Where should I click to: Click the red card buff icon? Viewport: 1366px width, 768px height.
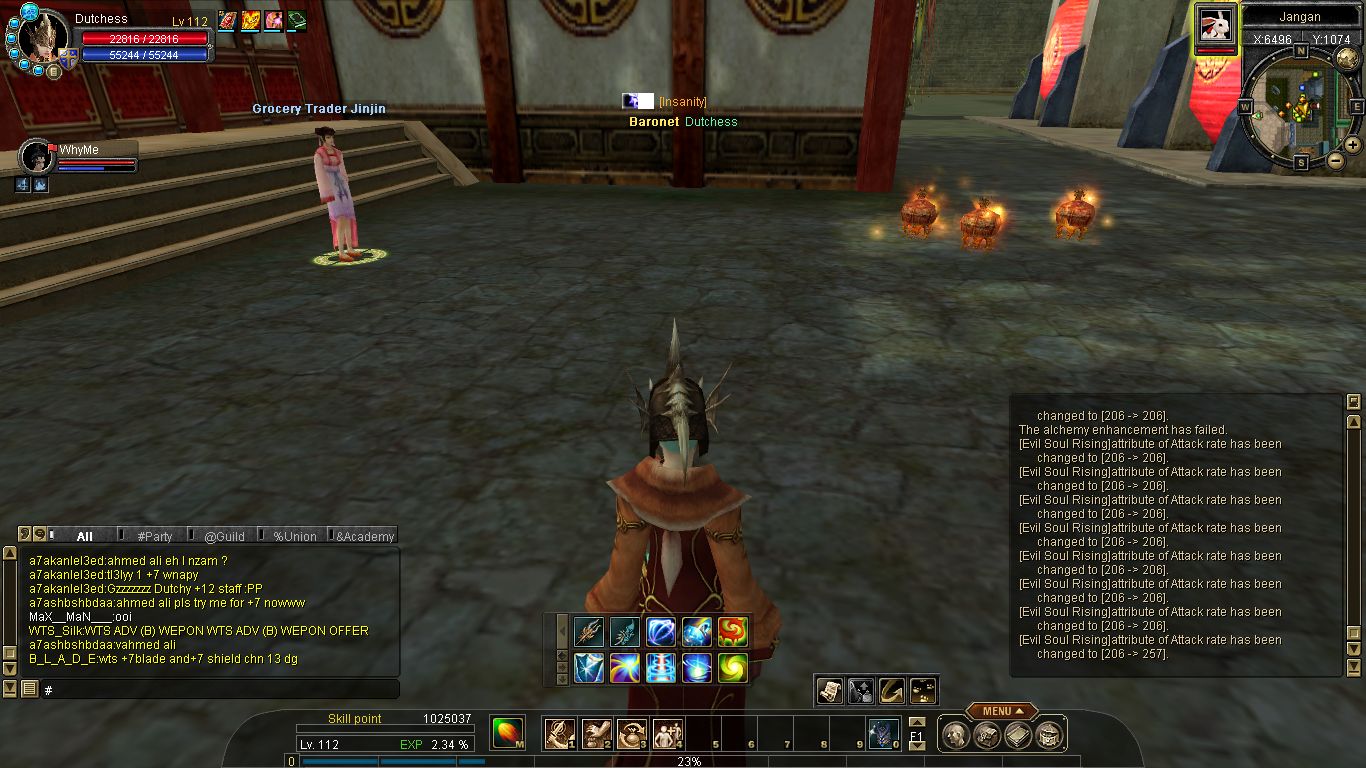coord(228,21)
